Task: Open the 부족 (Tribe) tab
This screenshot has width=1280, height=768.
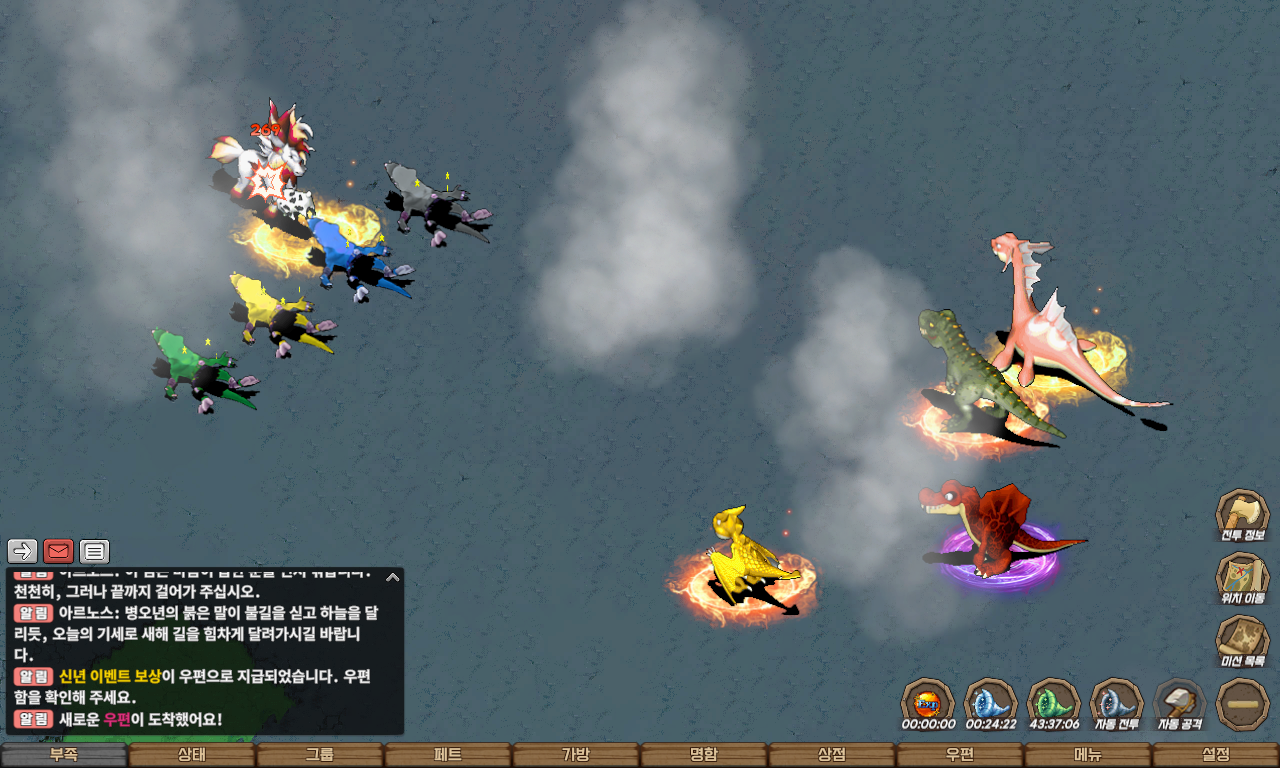Action: [64, 755]
